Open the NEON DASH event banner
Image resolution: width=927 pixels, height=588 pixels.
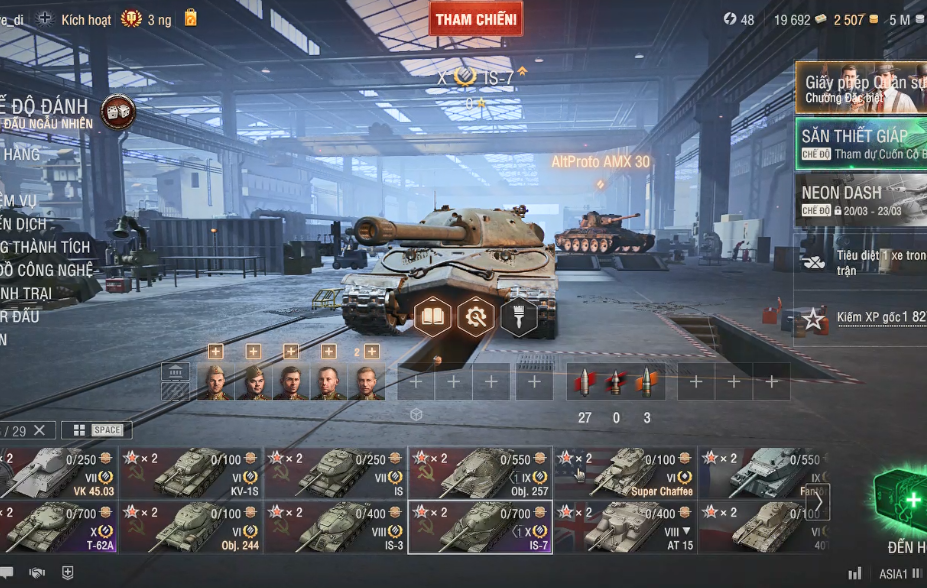click(861, 200)
